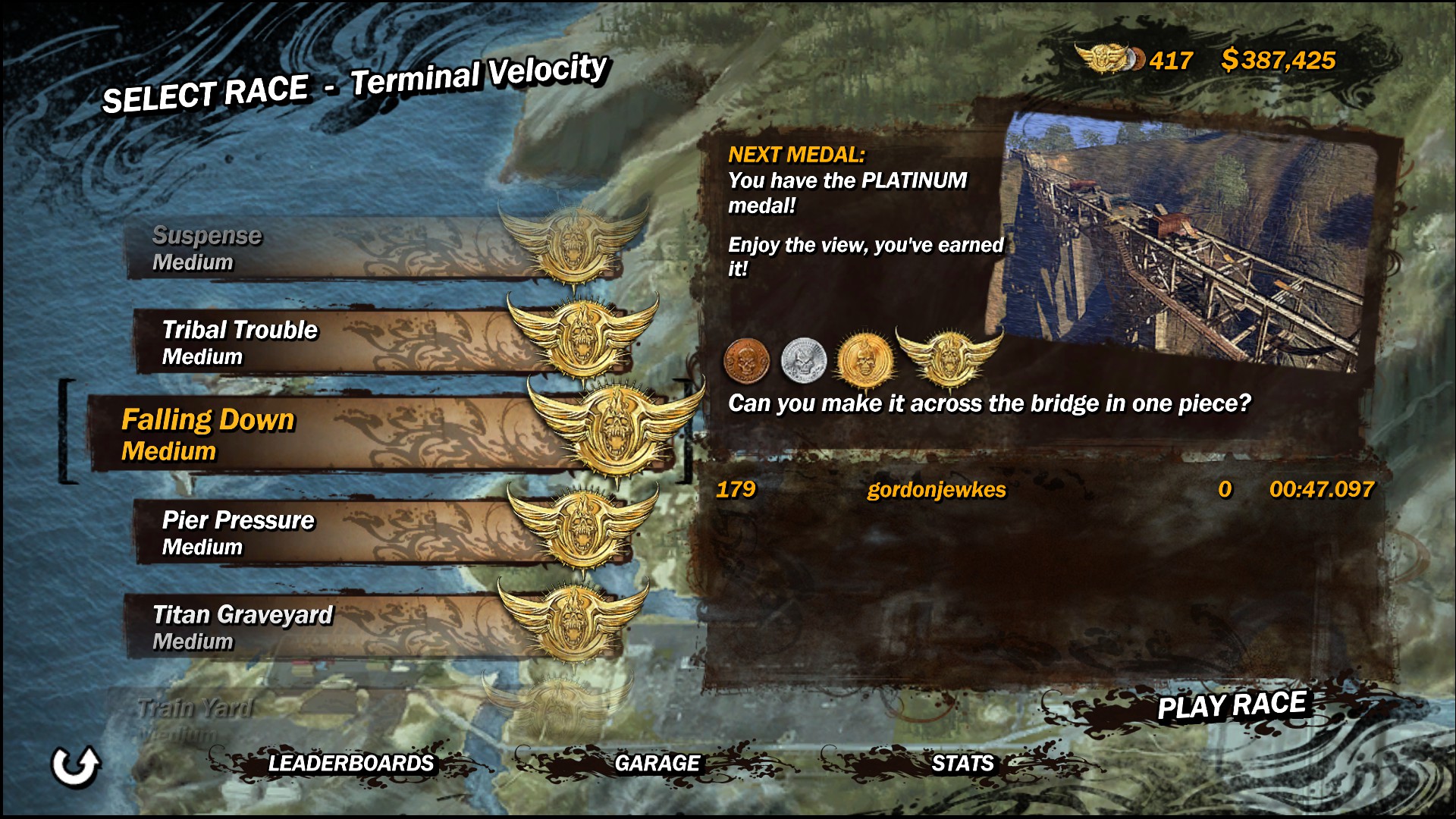Start the race with Play Race
1456x819 pixels.
point(1232,705)
